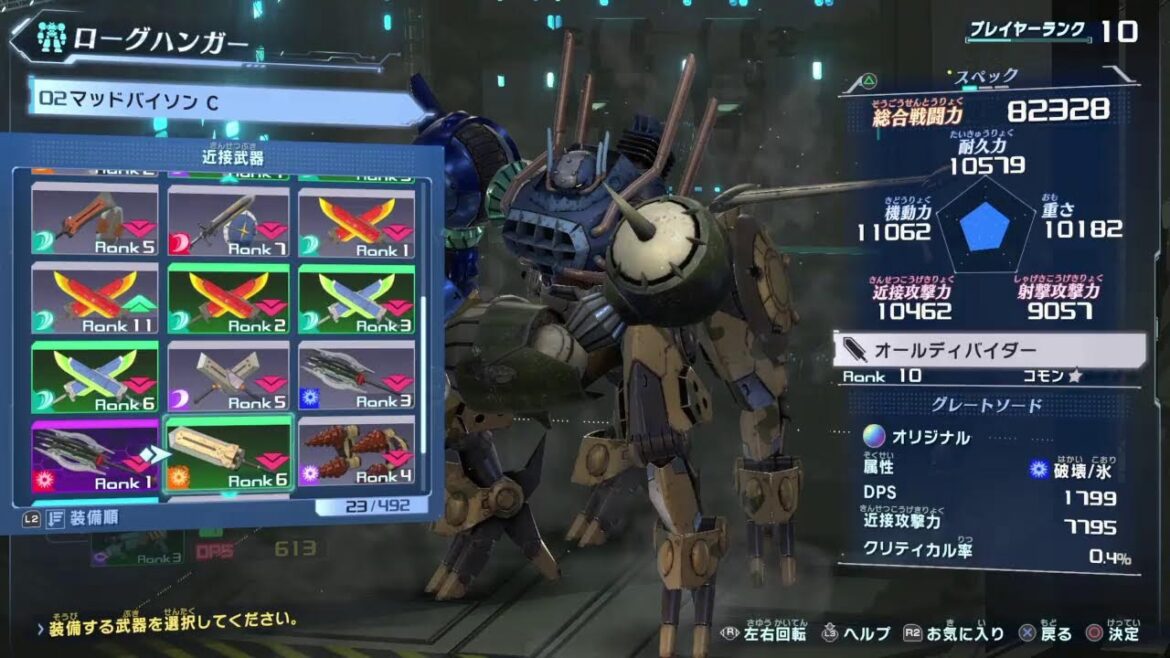Pick the Rank 1 red dual blades

point(357,222)
